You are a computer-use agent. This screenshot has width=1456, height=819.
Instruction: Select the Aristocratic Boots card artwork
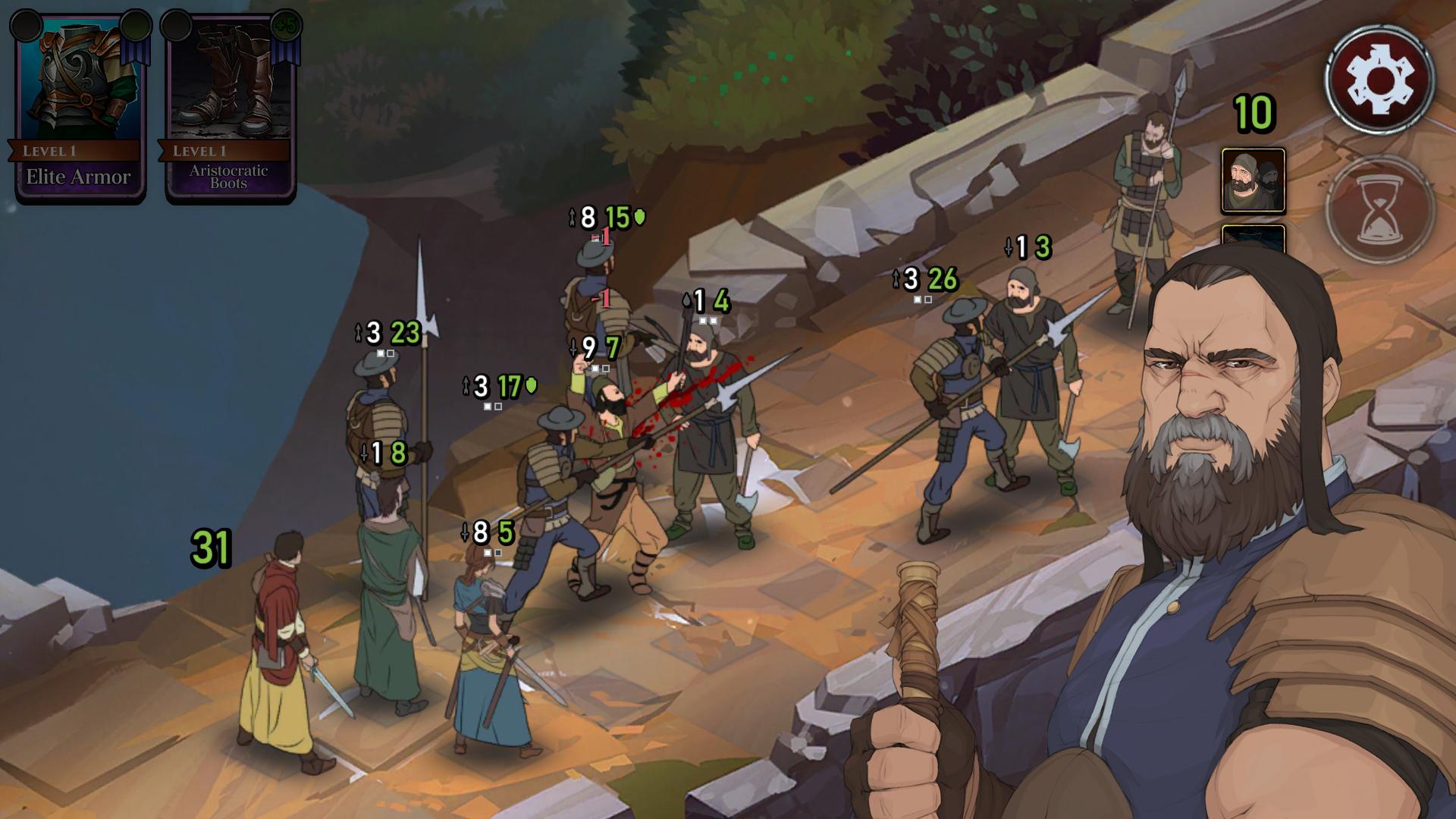click(227, 83)
